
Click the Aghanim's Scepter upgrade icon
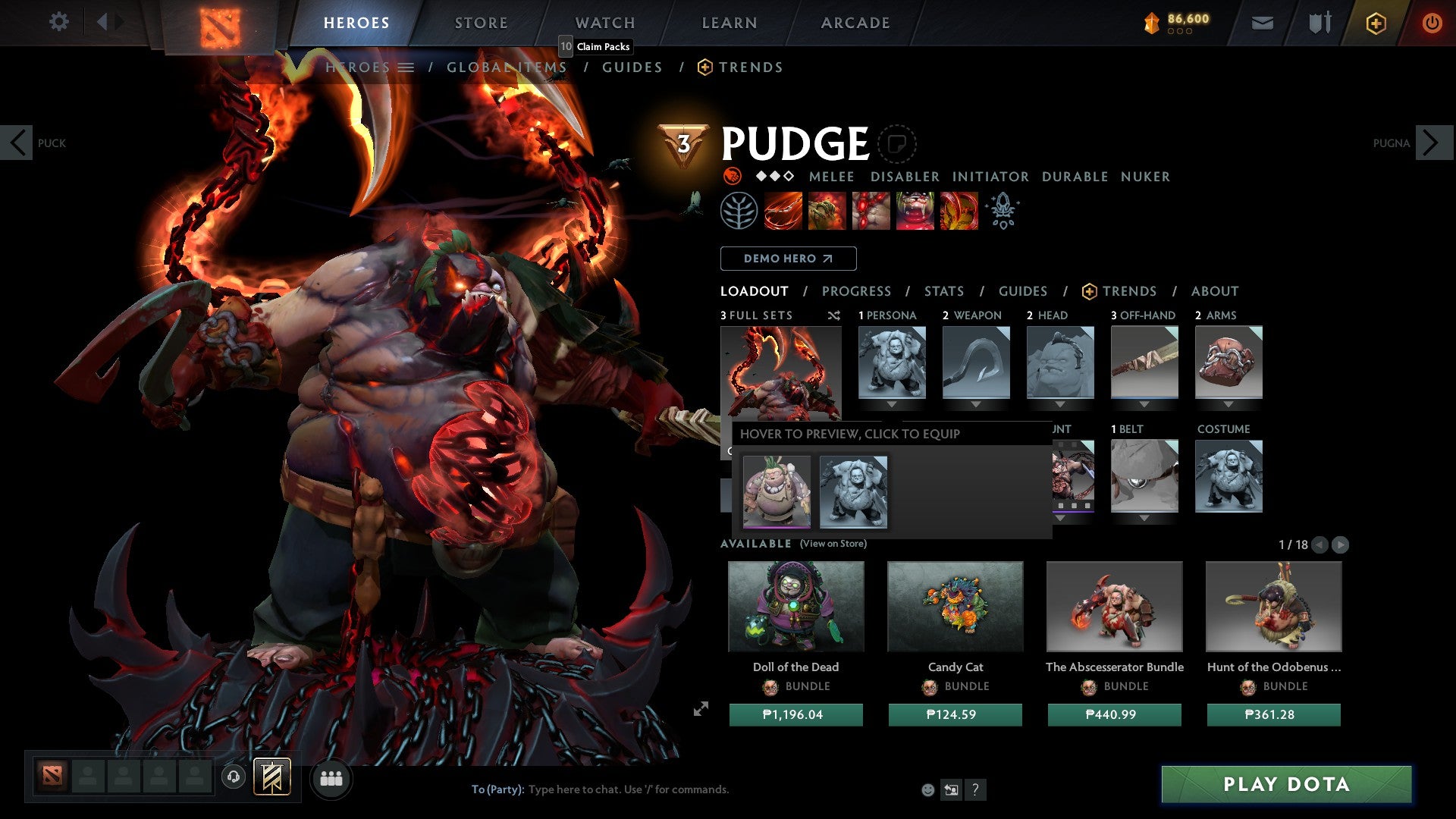1003,211
